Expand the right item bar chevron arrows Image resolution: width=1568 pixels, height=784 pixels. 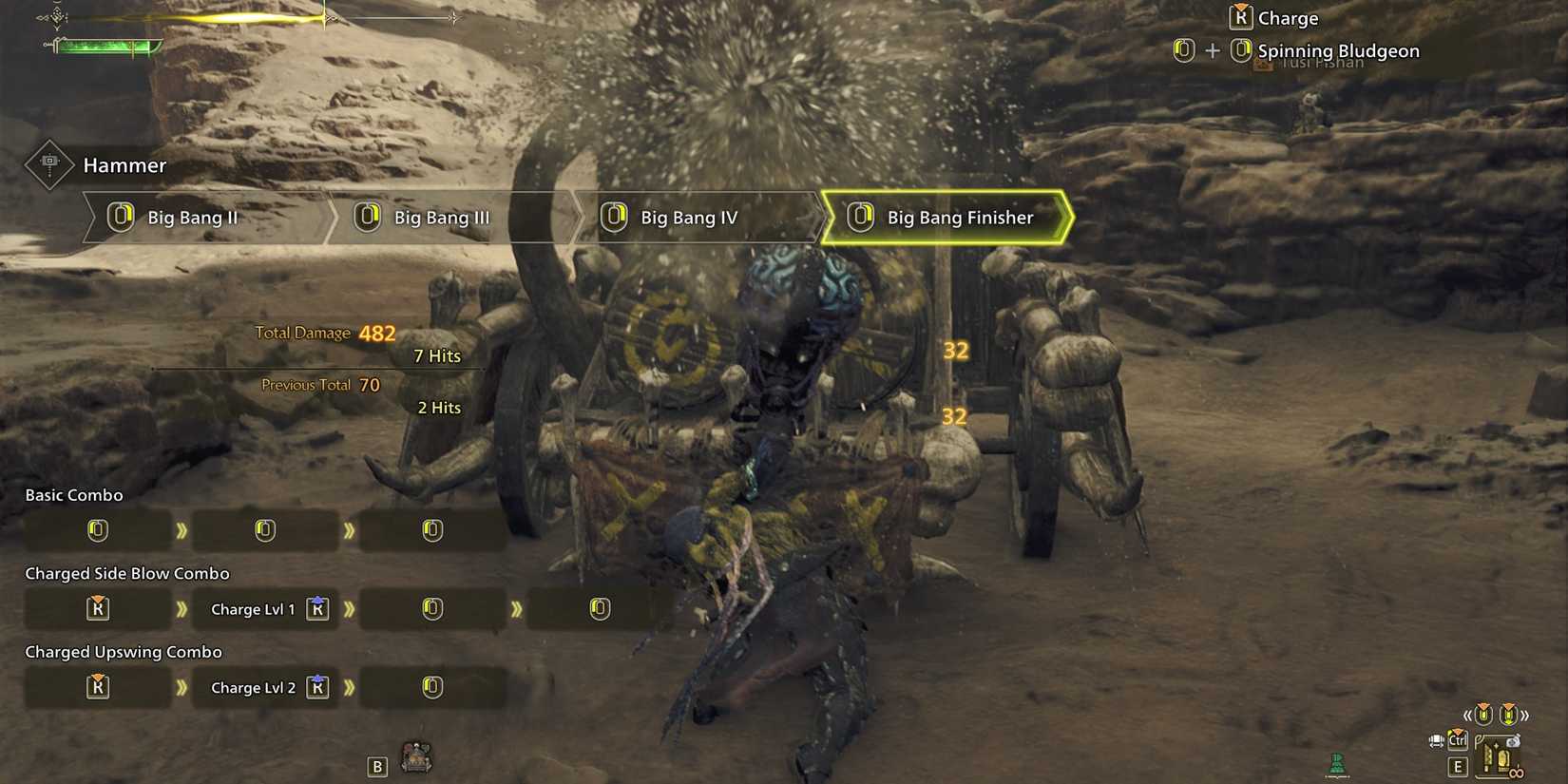coord(1524,715)
